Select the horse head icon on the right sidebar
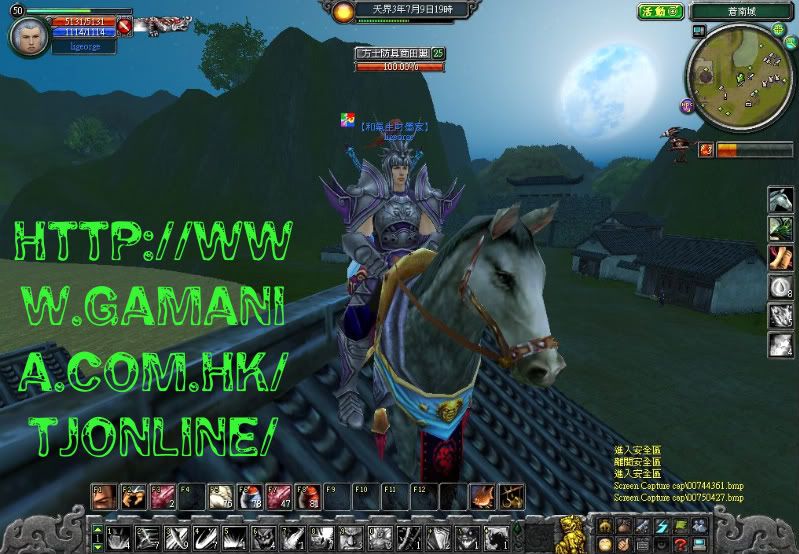The image size is (799, 554). [x=781, y=200]
